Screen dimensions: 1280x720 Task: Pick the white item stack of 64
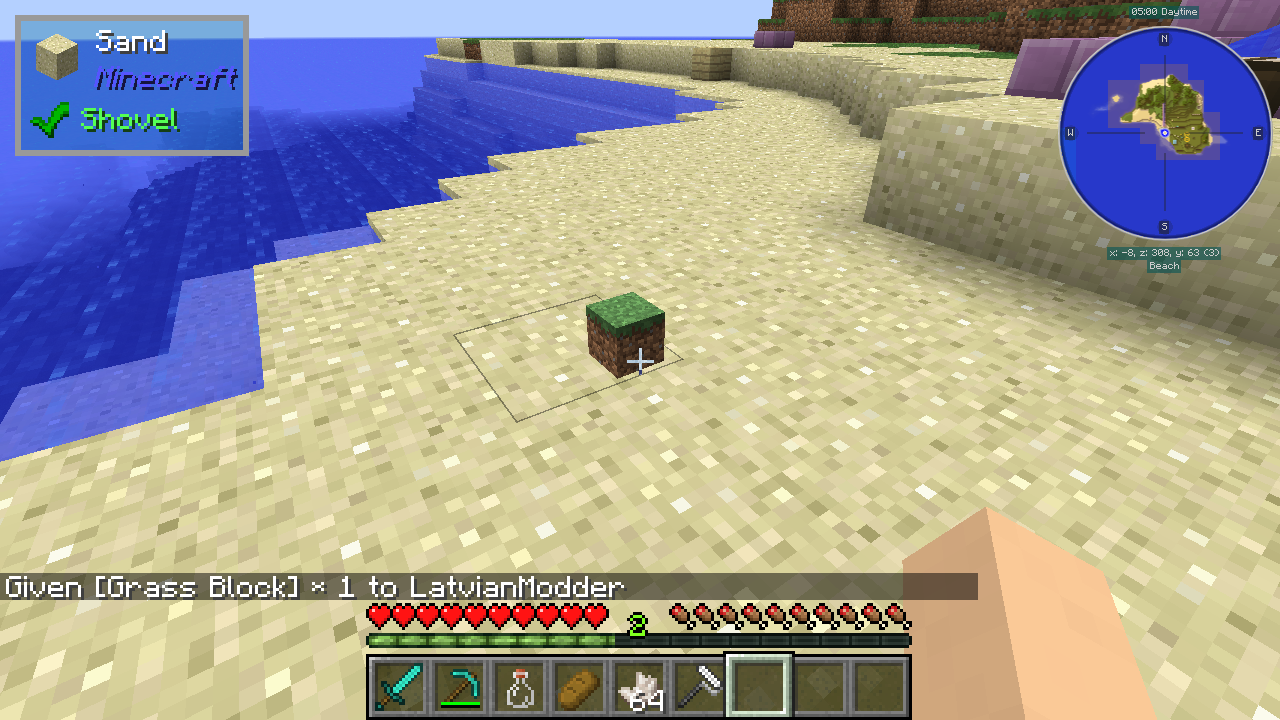pos(638,687)
